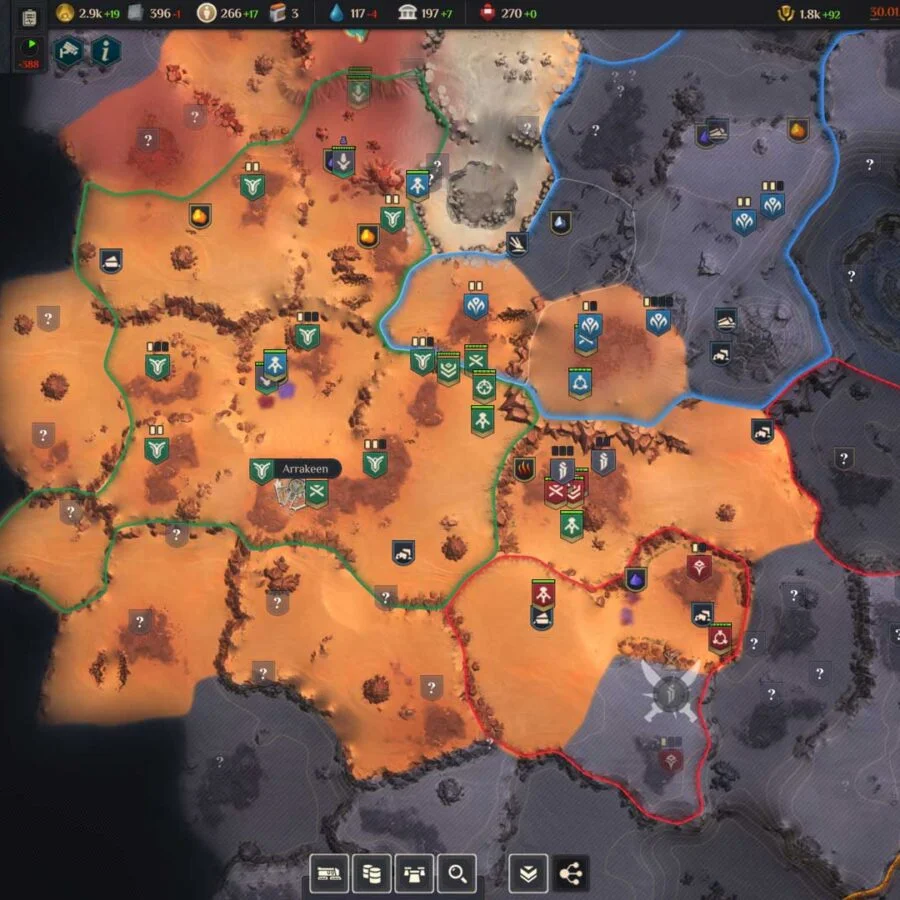Click the magnifying glass search button
900x900 pixels.
(x=456, y=874)
